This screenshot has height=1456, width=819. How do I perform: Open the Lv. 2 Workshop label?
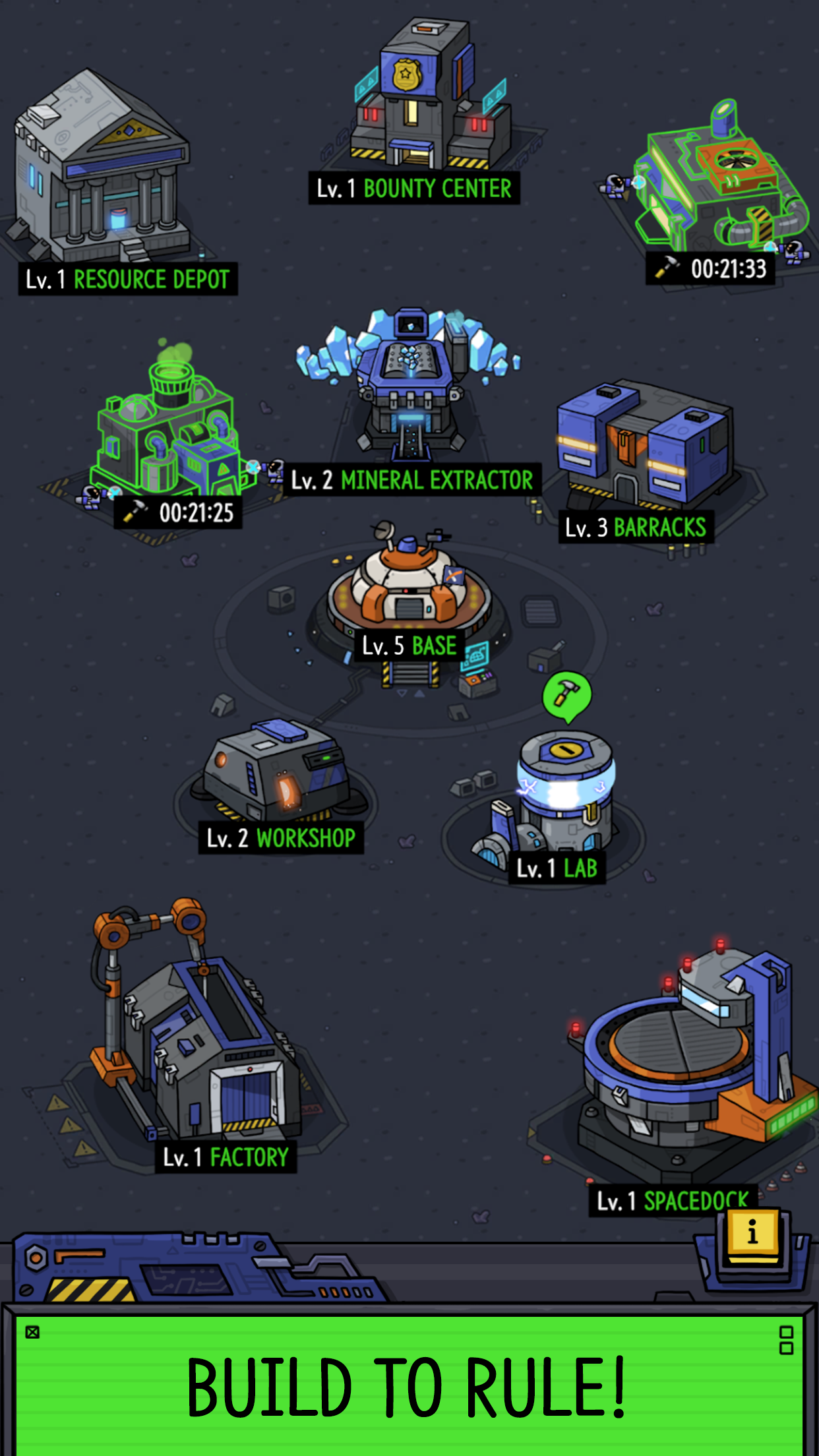(281, 838)
